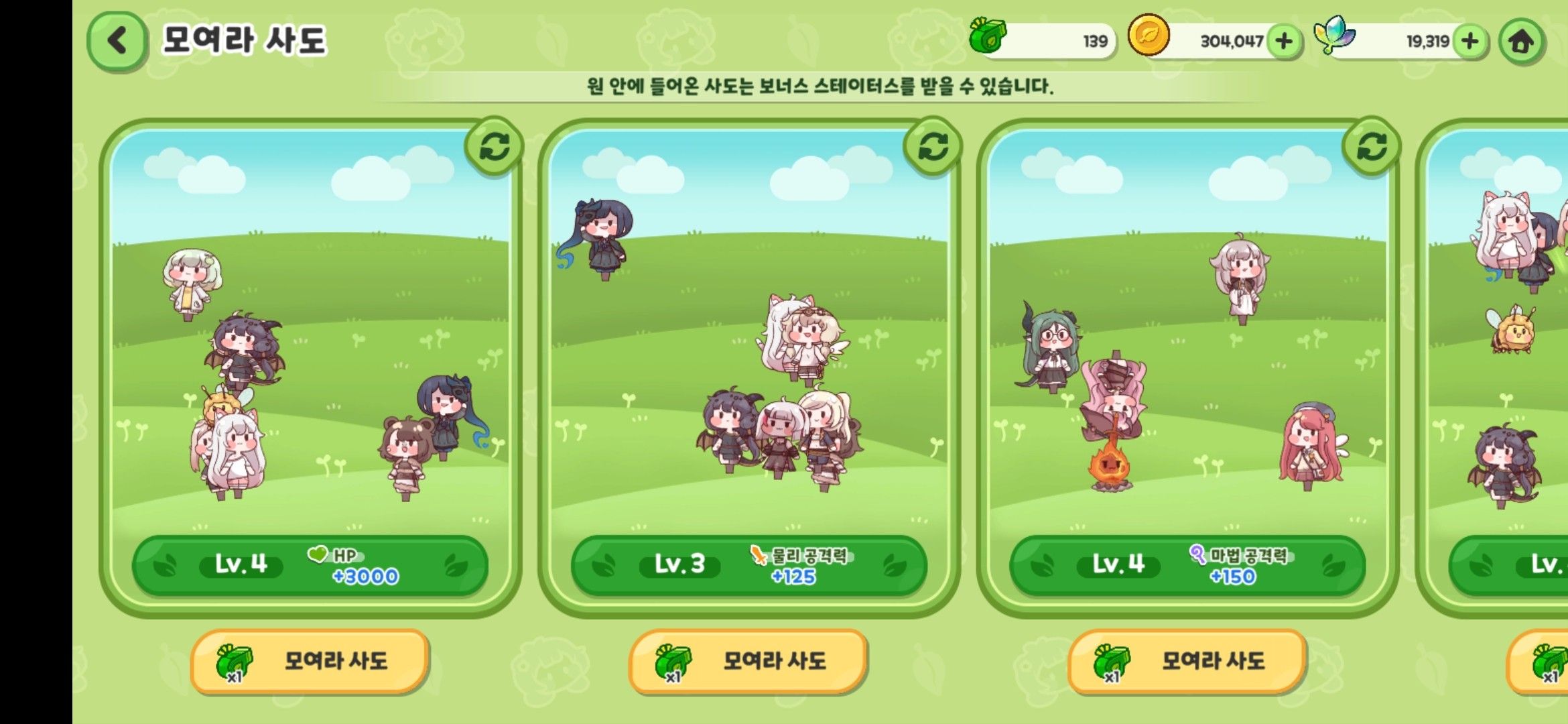Add more gold coins with plus button
The image size is (1568, 724).
click(1284, 42)
